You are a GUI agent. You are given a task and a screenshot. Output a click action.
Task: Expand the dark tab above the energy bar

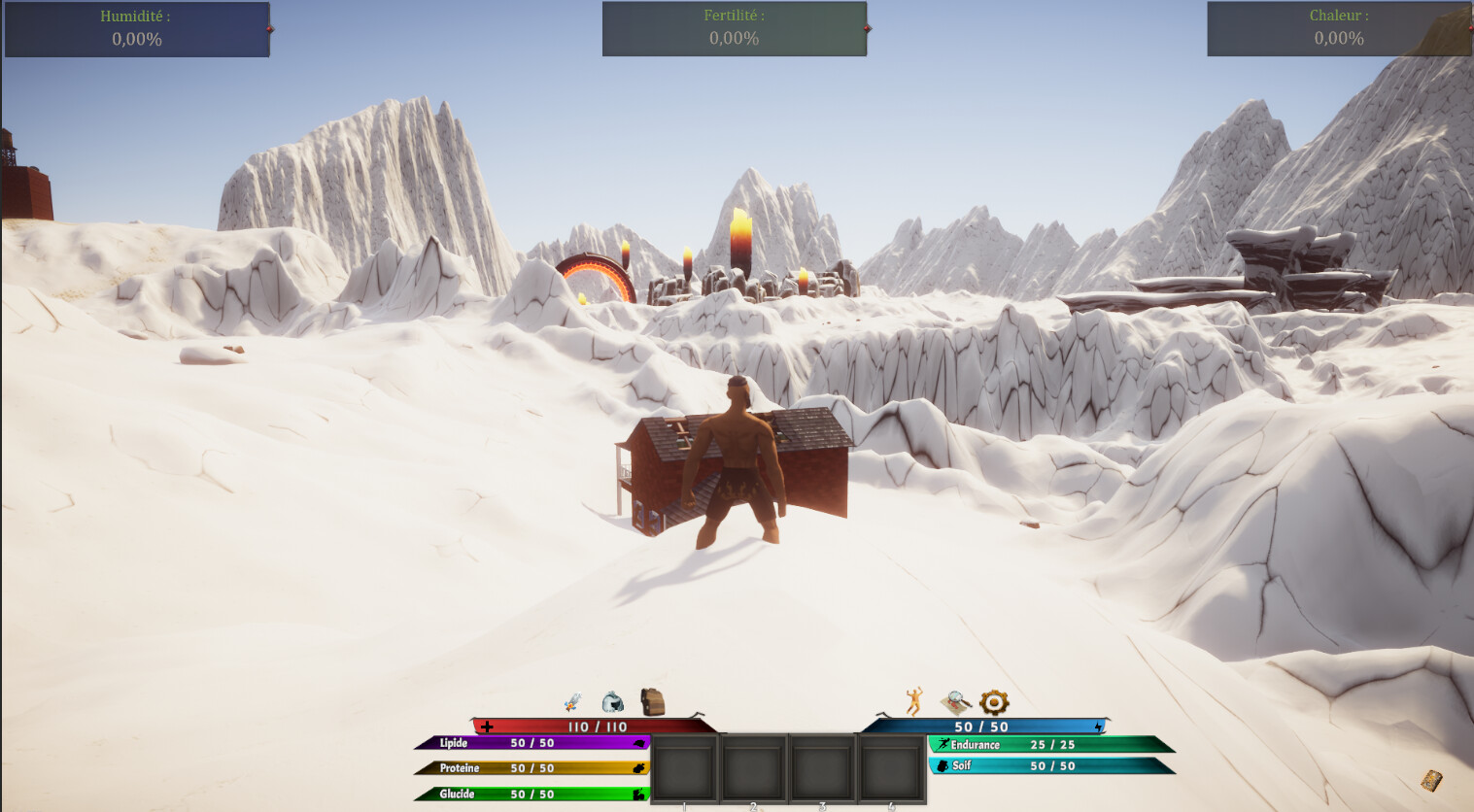click(x=882, y=714)
